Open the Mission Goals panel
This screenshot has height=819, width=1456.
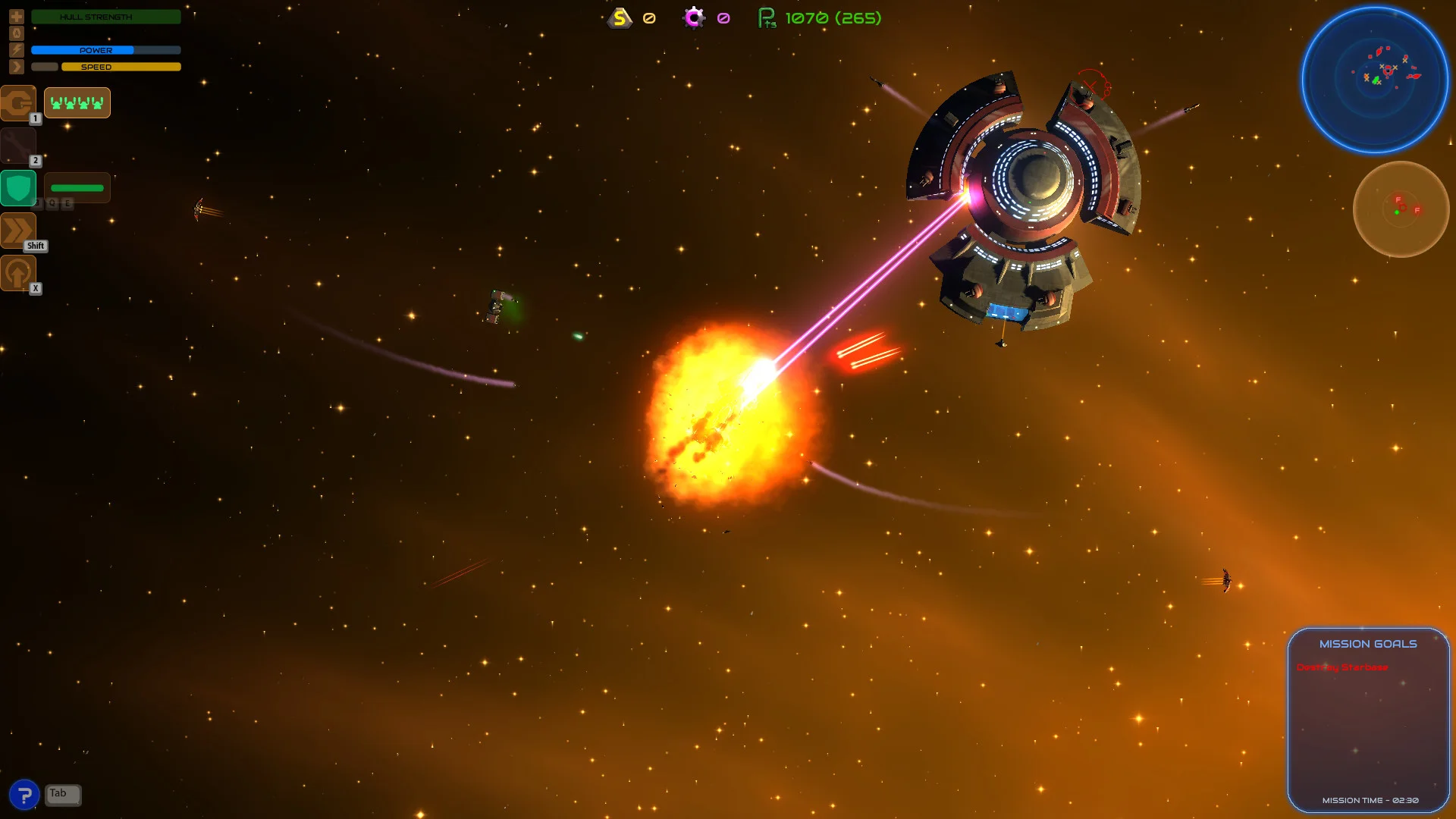point(1367,643)
